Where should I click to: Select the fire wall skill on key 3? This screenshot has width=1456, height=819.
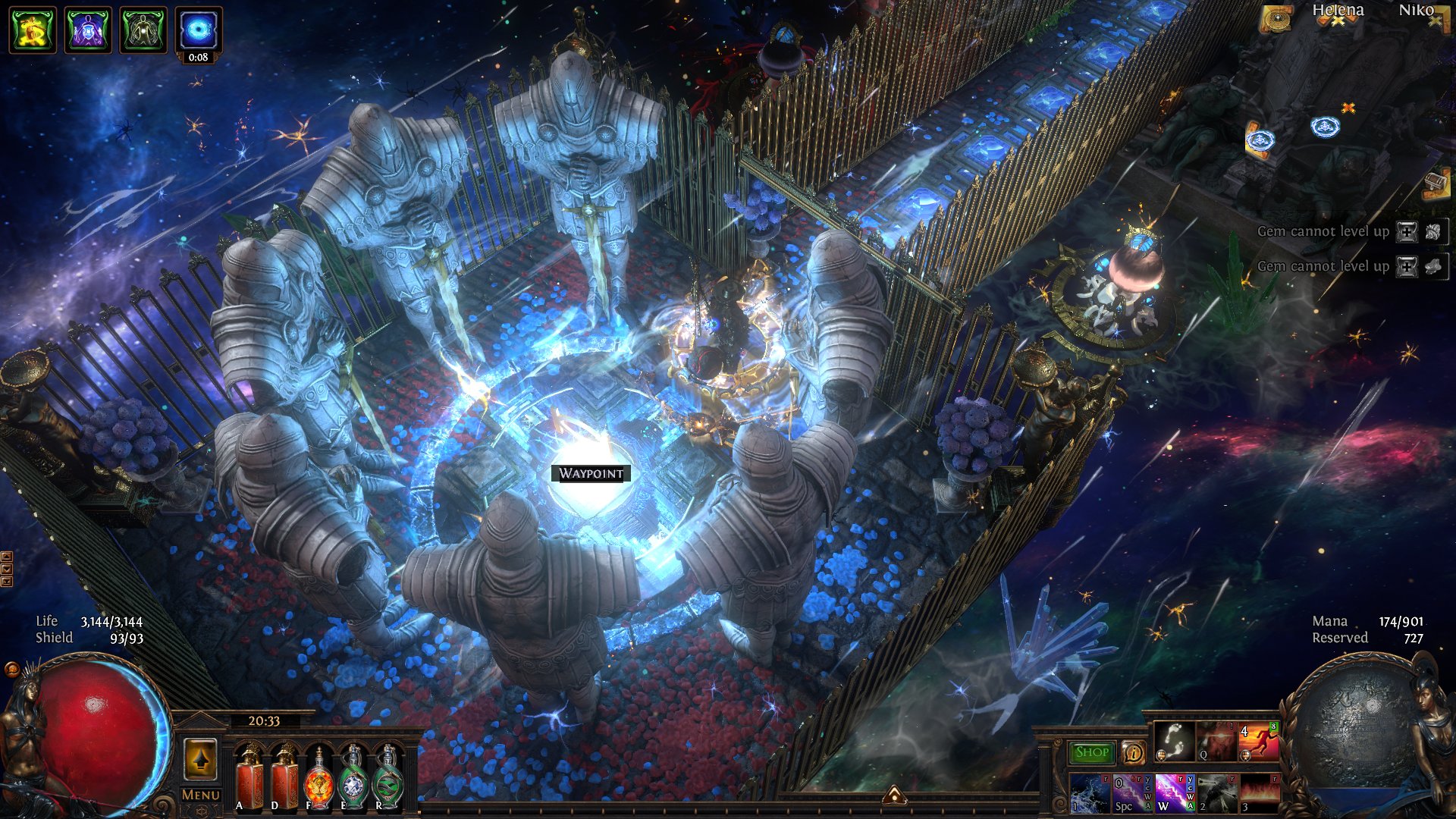coord(1258,793)
